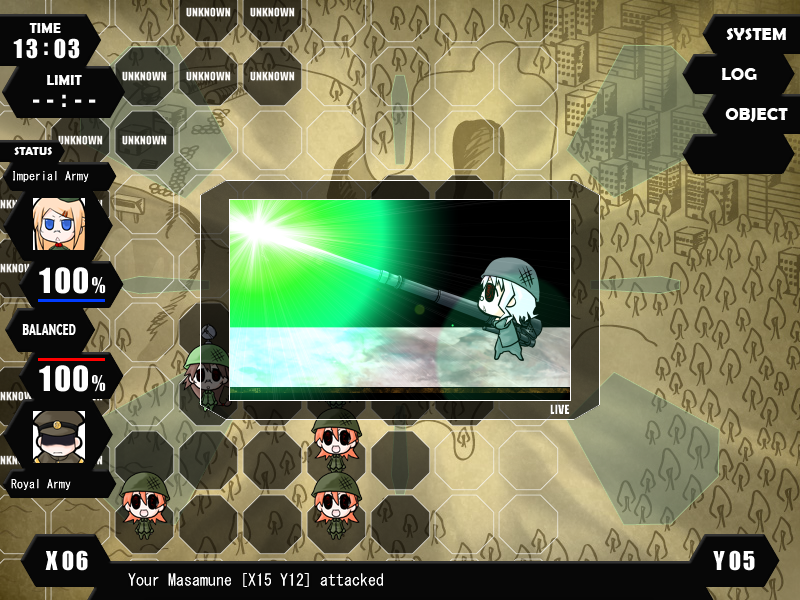Viewport: 800px width, 600px height.
Task: Open the LOG menu
Action: coord(739,74)
